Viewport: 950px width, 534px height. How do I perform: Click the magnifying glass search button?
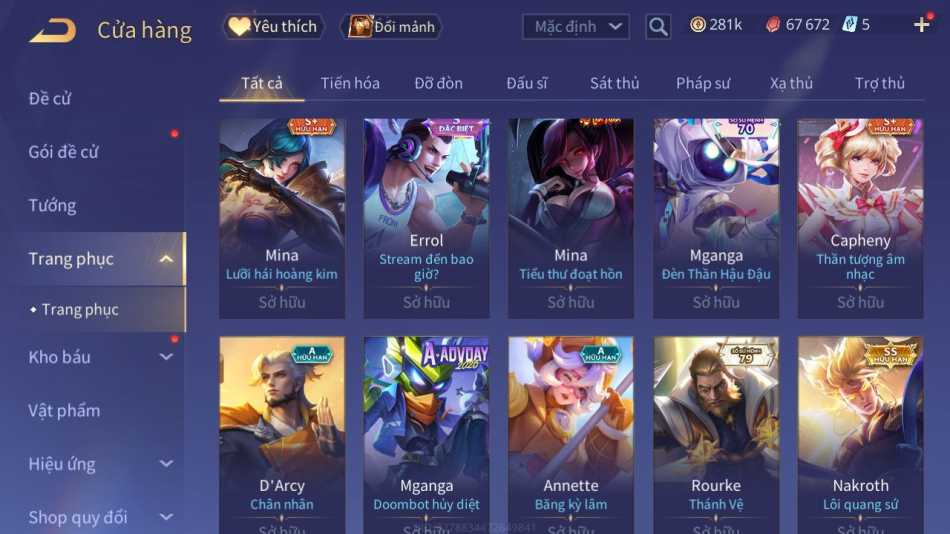[658, 27]
